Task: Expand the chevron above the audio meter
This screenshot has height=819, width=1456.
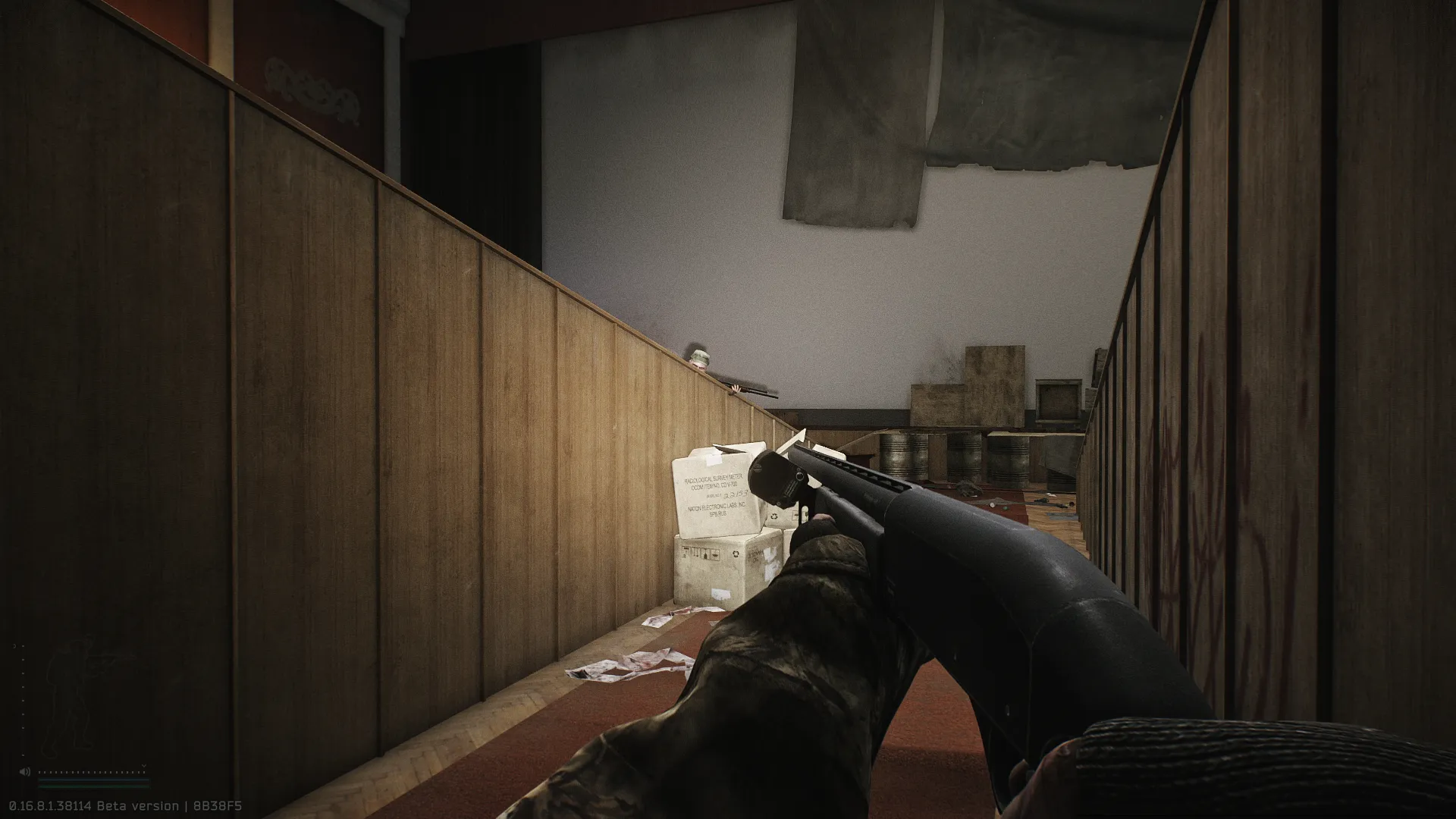Action: click(144, 765)
